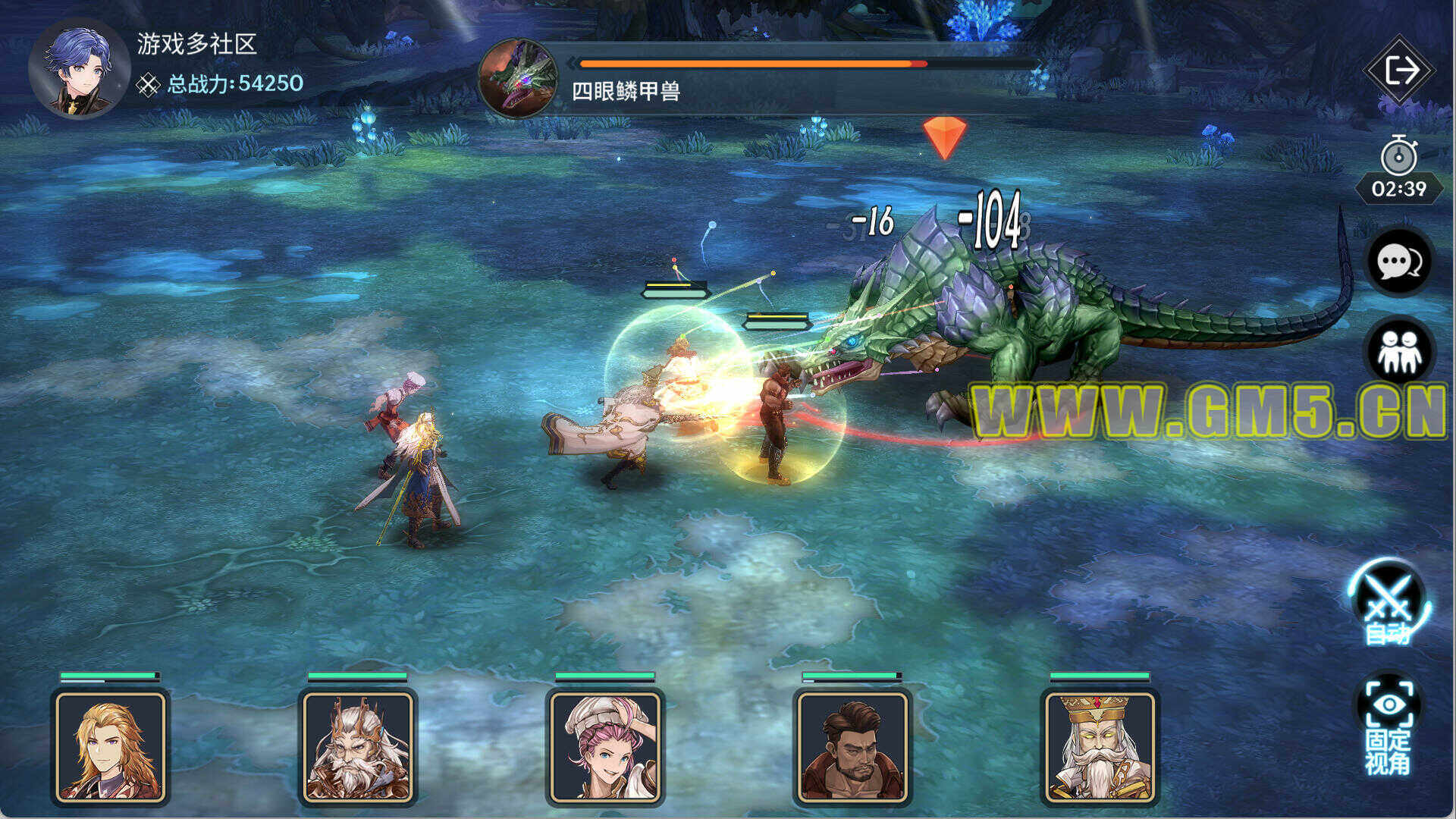Select the pink-haired chef hat hero portrait
1456x819 pixels.
click(x=605, y=747)
